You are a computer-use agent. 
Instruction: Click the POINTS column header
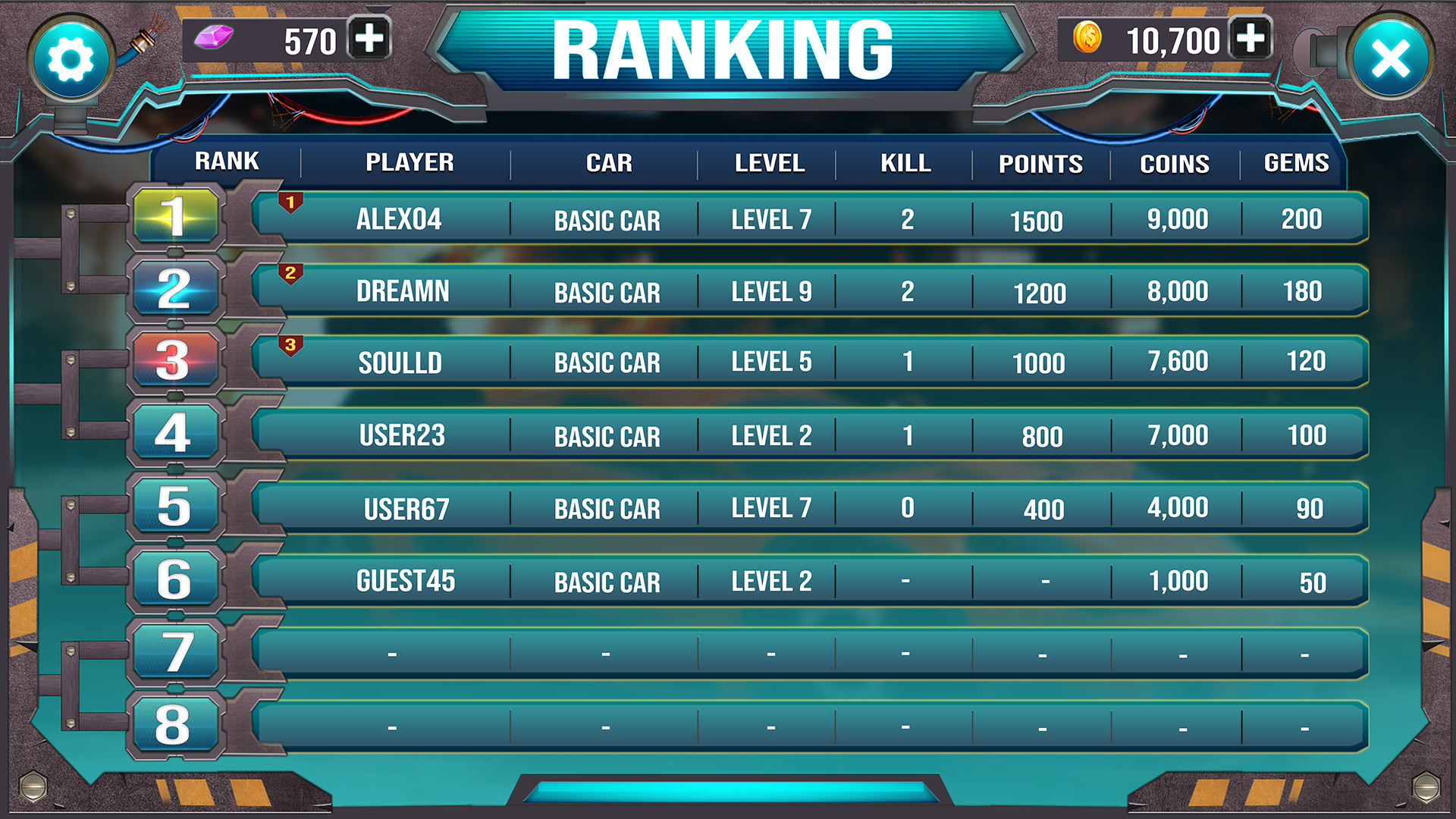1040,163
